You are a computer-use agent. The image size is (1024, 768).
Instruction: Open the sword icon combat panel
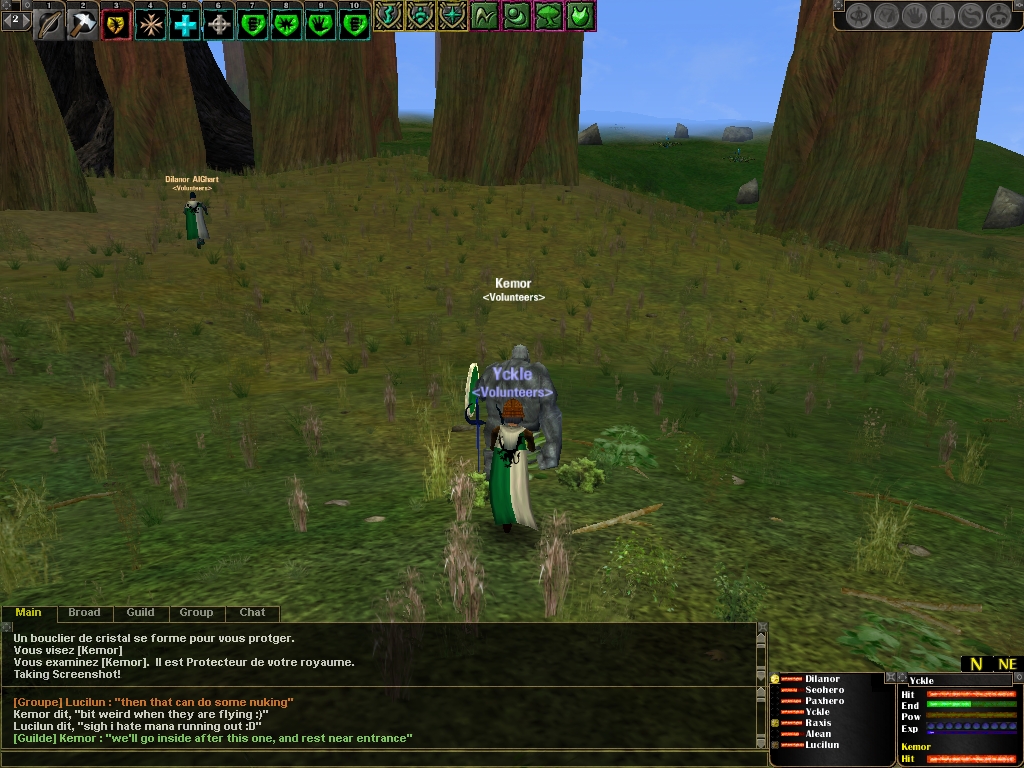click(942, 16)
